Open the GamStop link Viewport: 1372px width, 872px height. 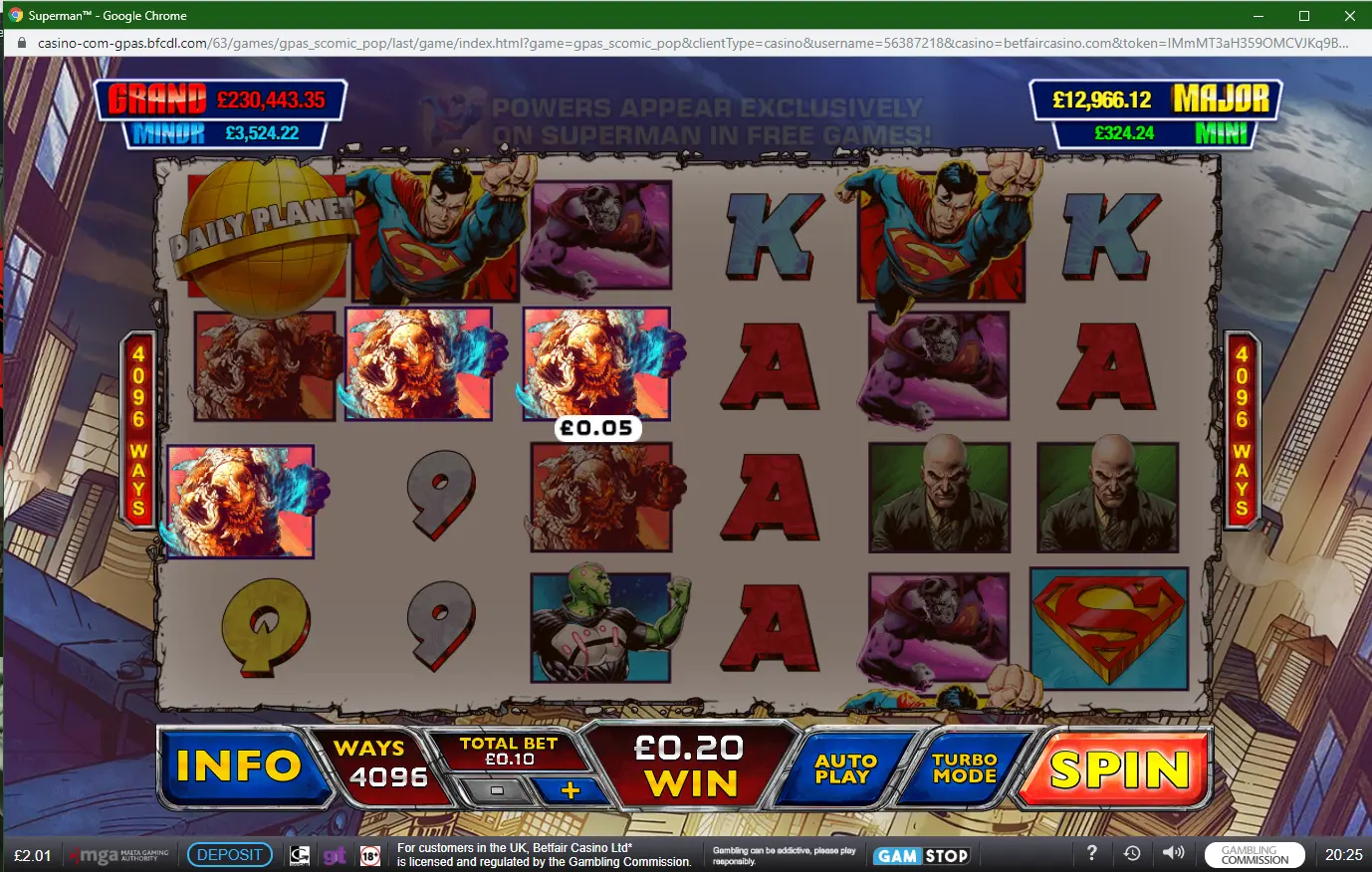point(922,856)
